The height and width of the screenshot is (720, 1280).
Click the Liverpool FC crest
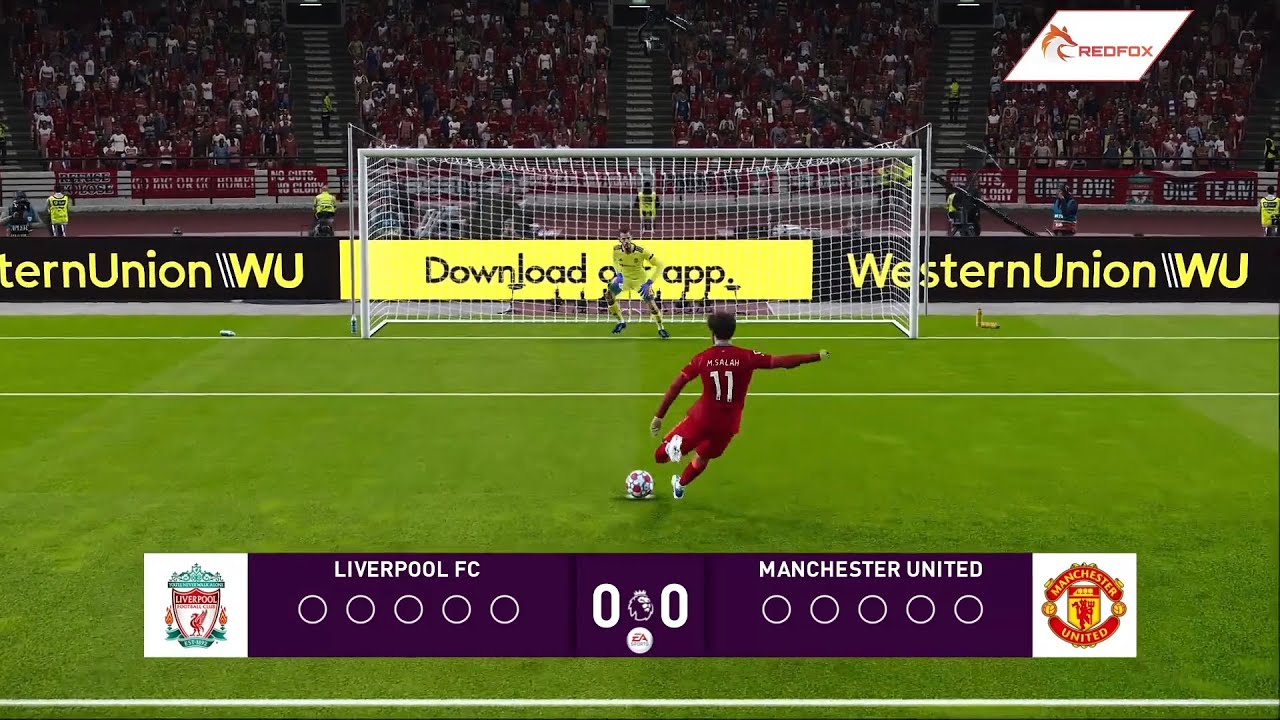tap(197, 605)
